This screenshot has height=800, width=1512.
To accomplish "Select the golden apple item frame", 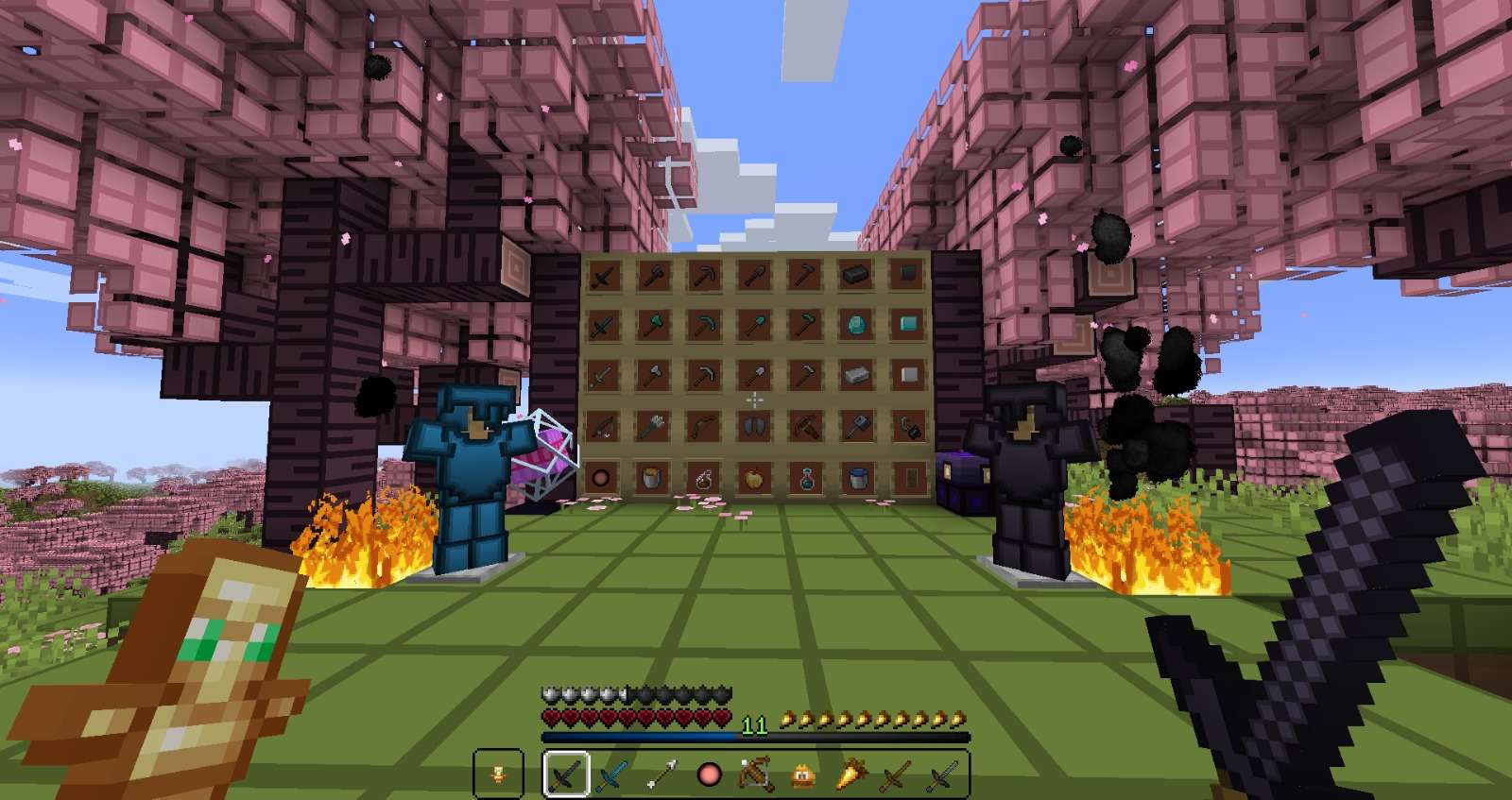I will click(x=752, y=478).
